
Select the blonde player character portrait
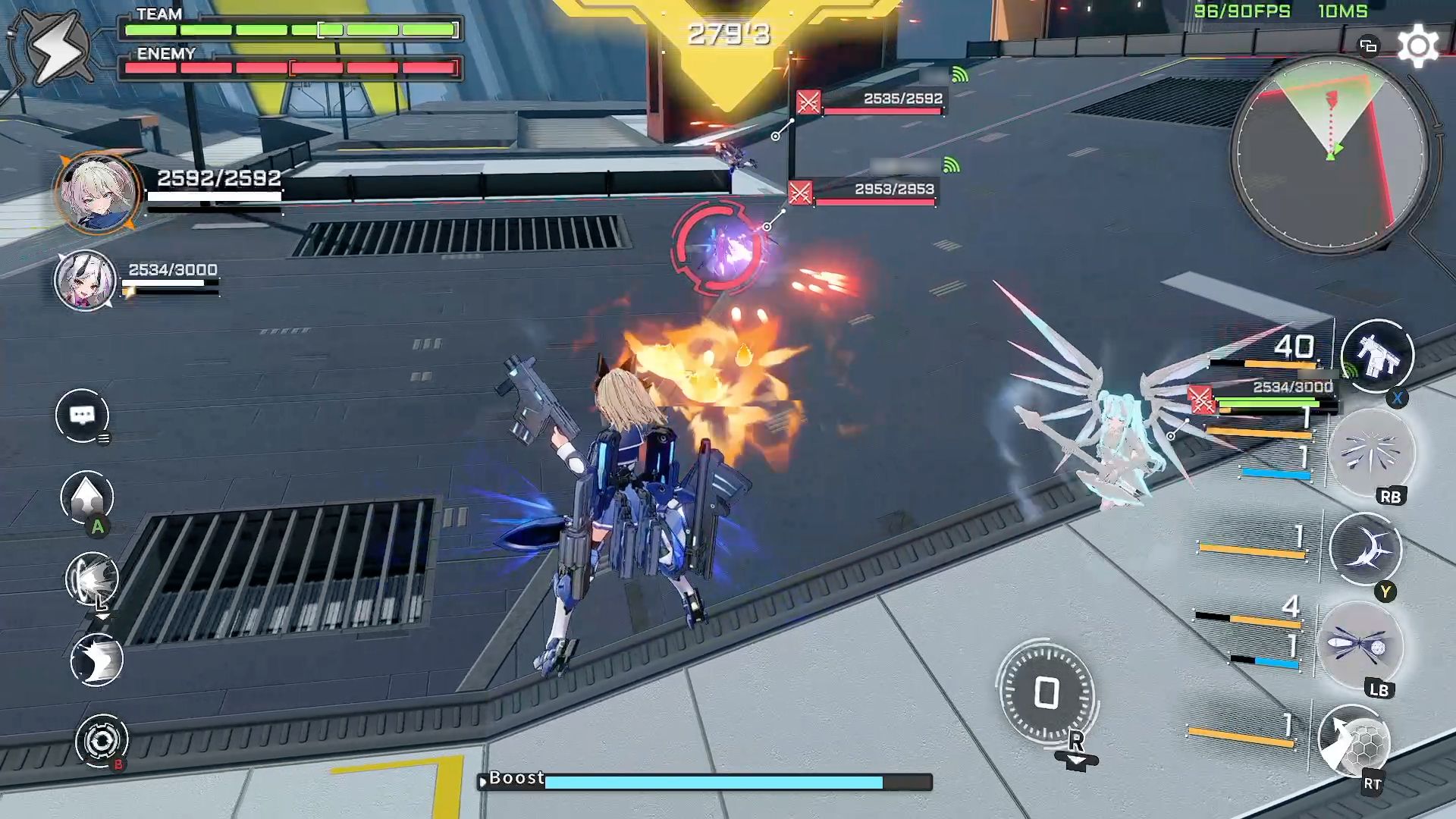coord(97,193)
